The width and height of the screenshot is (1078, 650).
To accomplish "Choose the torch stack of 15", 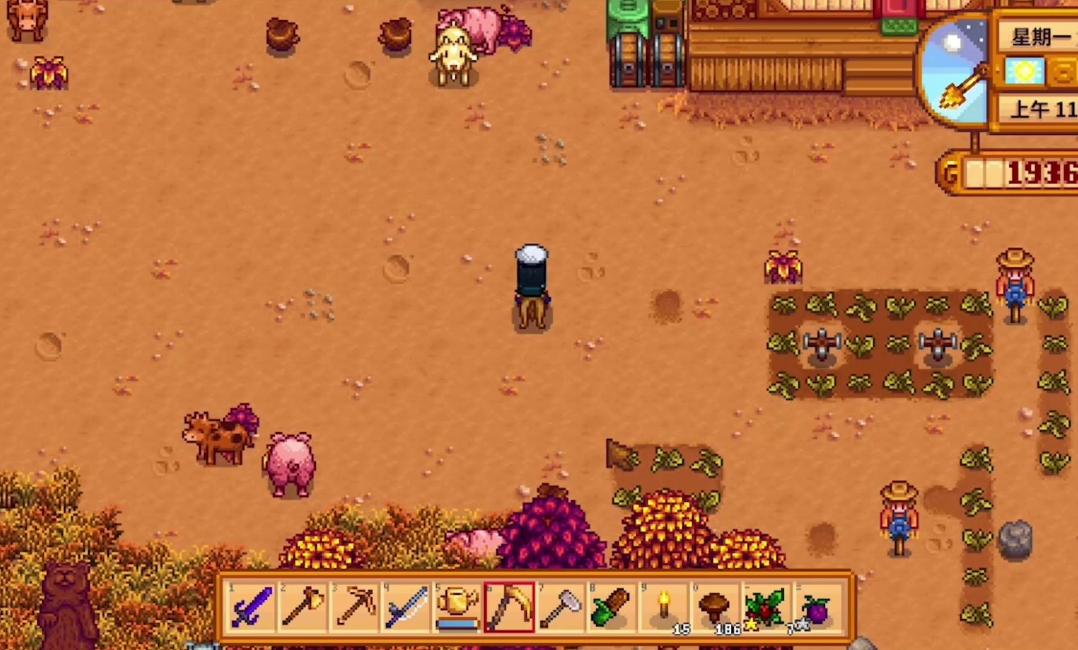I will (x=664, y=607).
